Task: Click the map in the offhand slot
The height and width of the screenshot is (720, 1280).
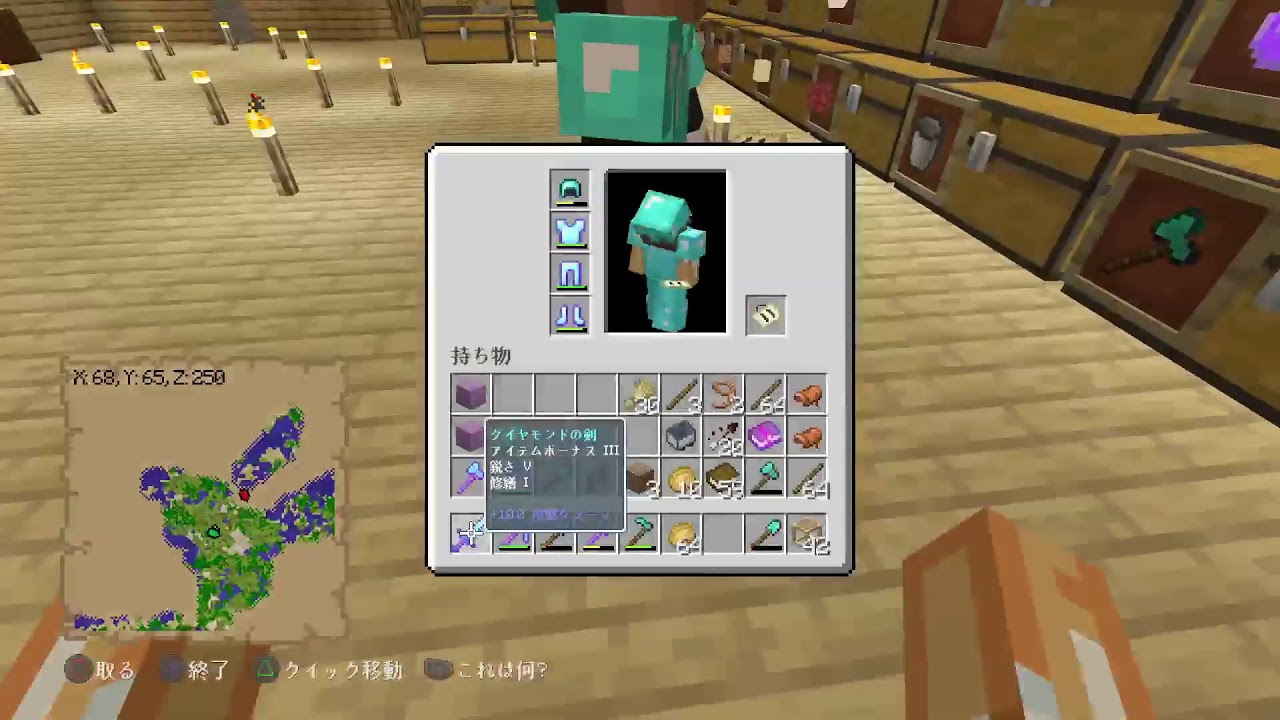Action: click(765, 314)
